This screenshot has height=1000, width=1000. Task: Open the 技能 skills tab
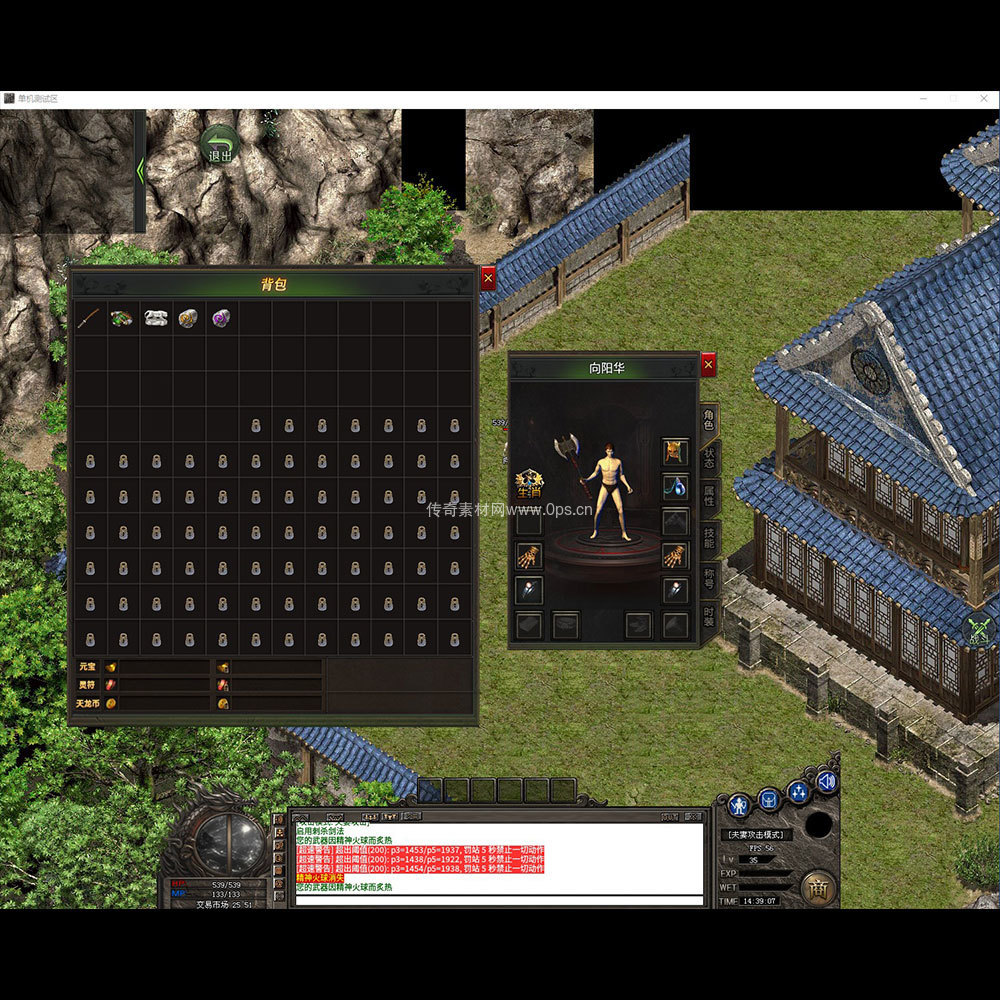coord(709,535)
